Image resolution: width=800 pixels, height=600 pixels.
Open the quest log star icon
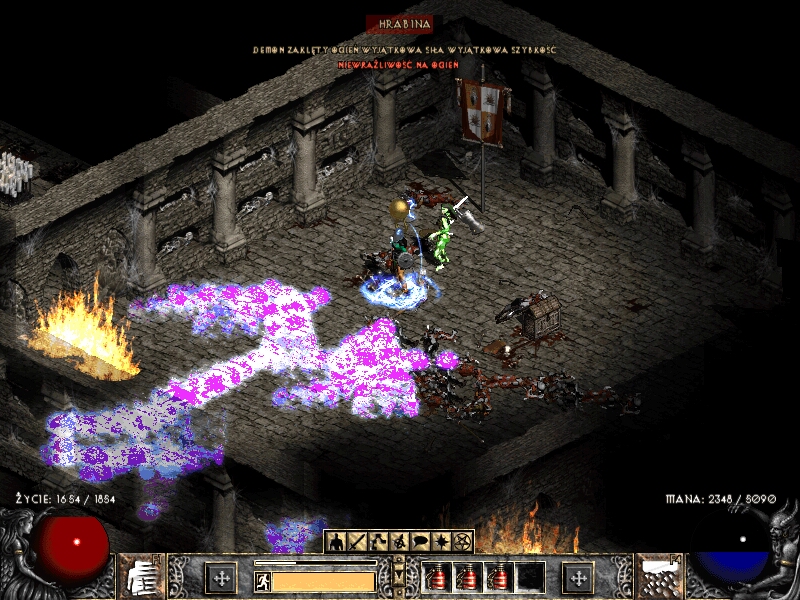tap(441, 542)
